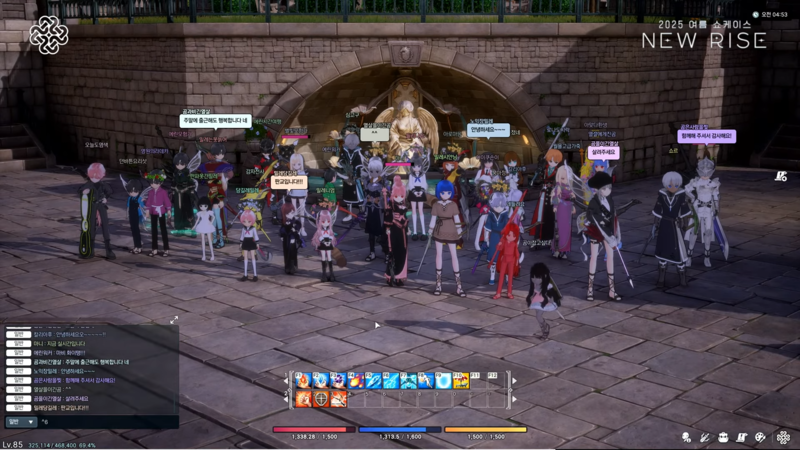This screenshot has width=800, height=450.
Task: Click the knot logo in the top-left corner
Action: click(x=48, y=35)
